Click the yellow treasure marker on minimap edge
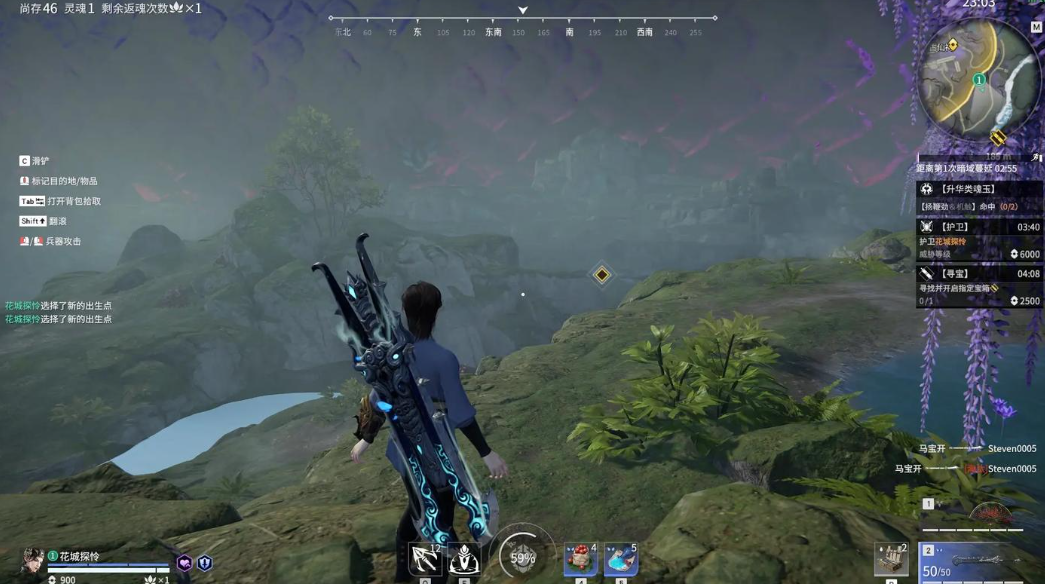This screenshot has height=584, width=1045. (997, 137)
